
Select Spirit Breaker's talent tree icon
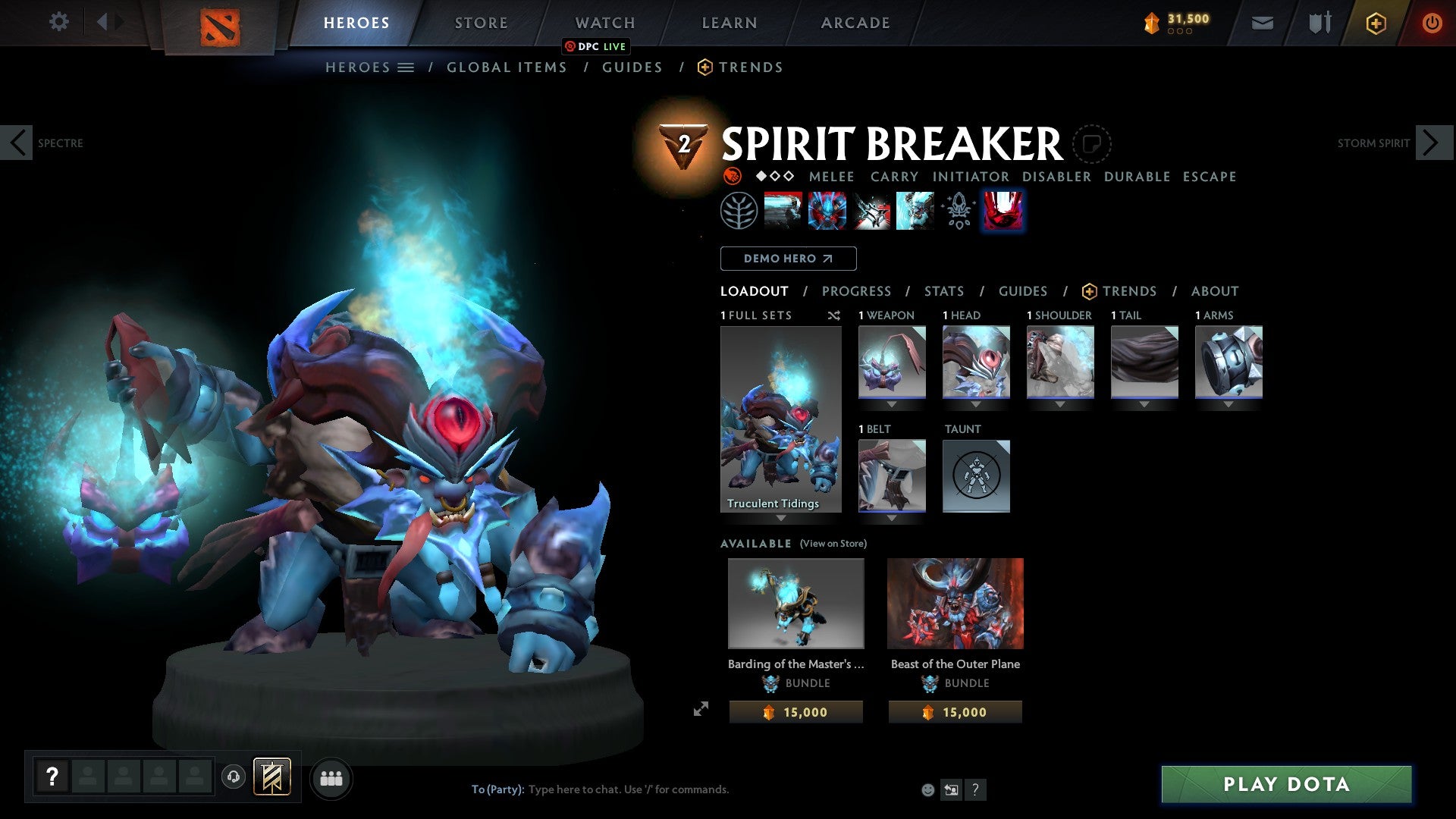click(739, 210)
